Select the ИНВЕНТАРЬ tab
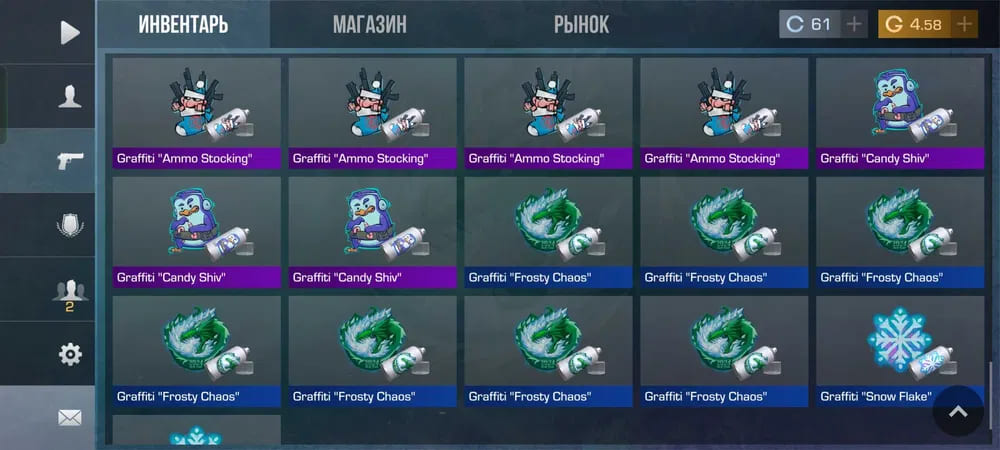1000x450 pixels. (x=183, y=25)
